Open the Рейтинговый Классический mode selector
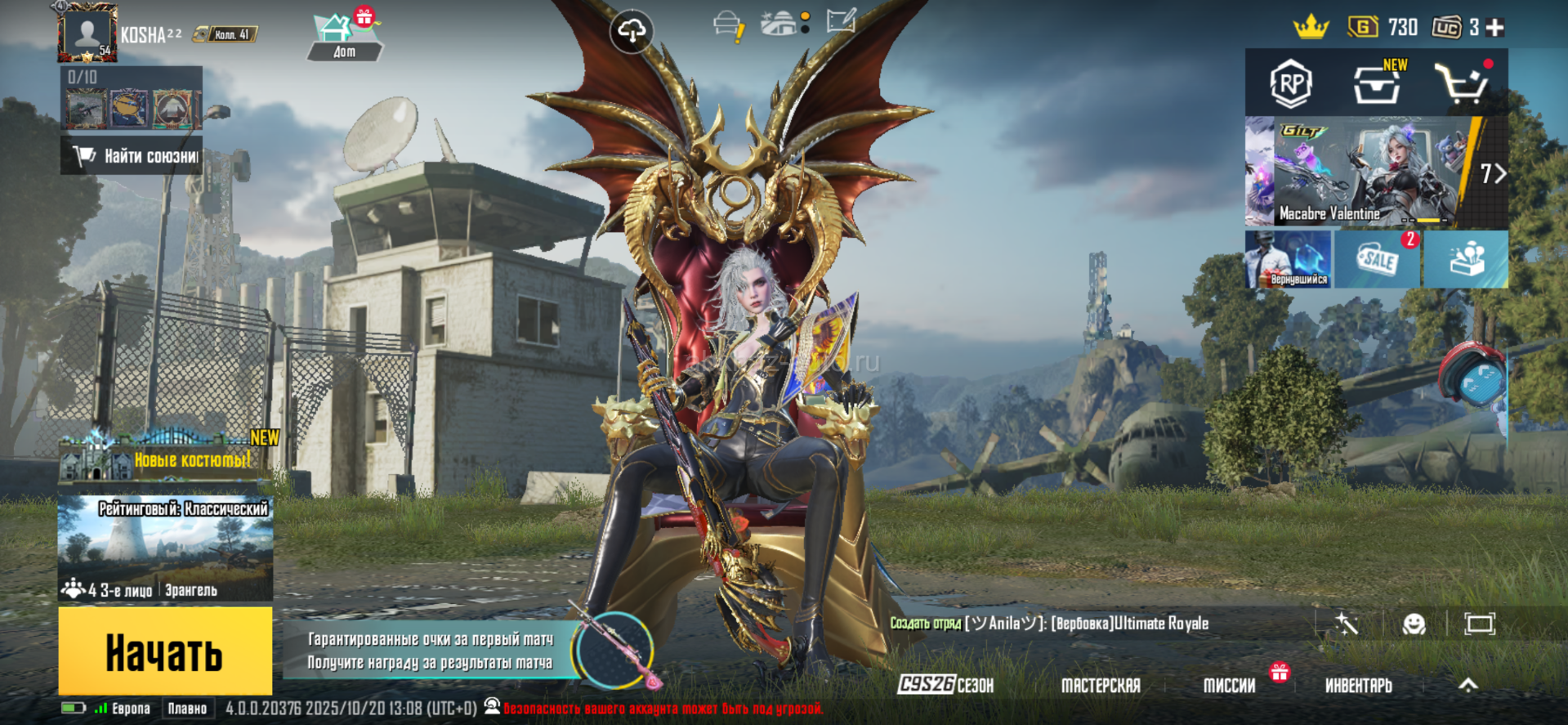Image resolution: width=1568 pixels, height=725 pixels. point(165,548)
